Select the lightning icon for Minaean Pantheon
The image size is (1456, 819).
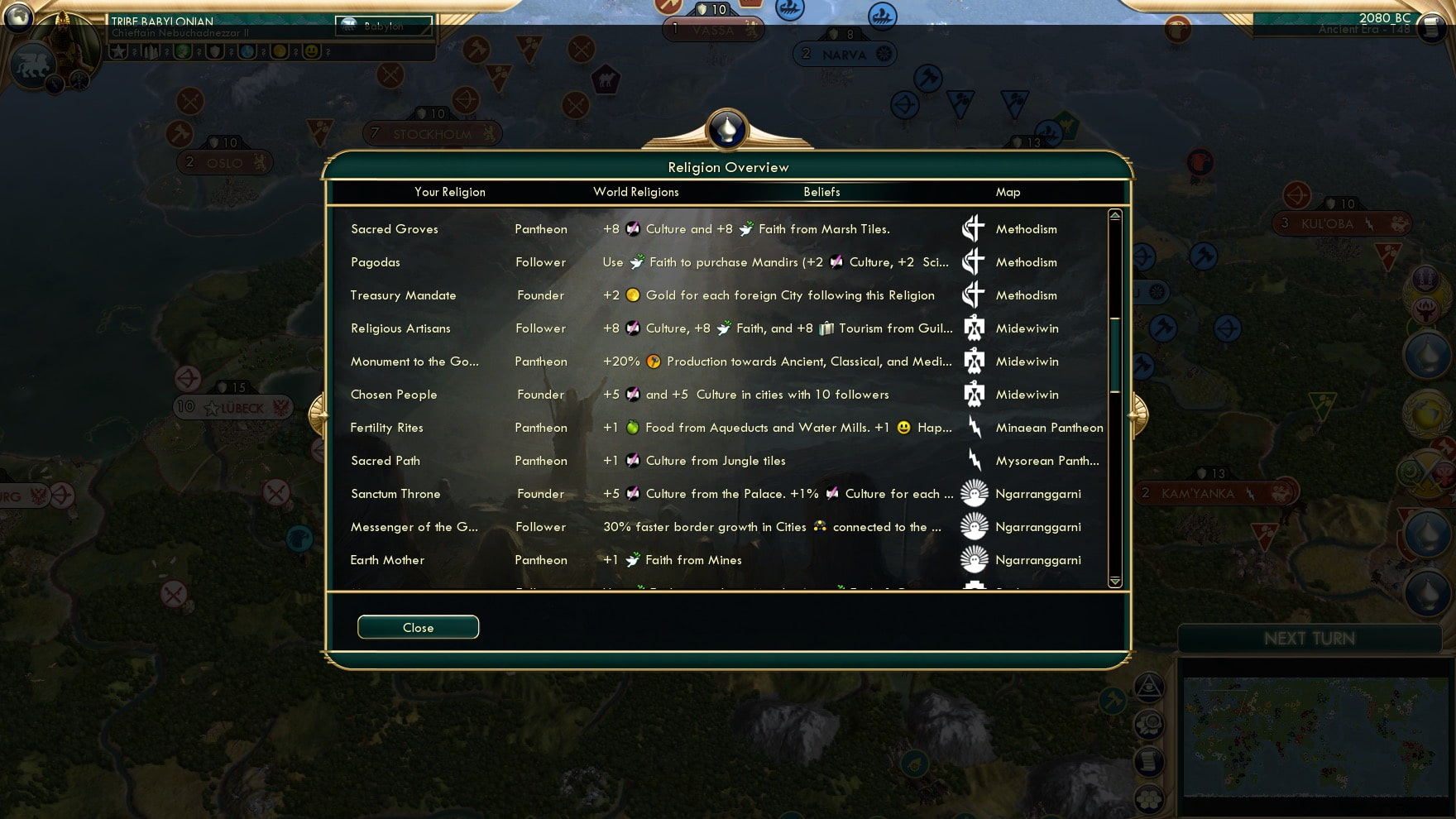tap(976, 428)
